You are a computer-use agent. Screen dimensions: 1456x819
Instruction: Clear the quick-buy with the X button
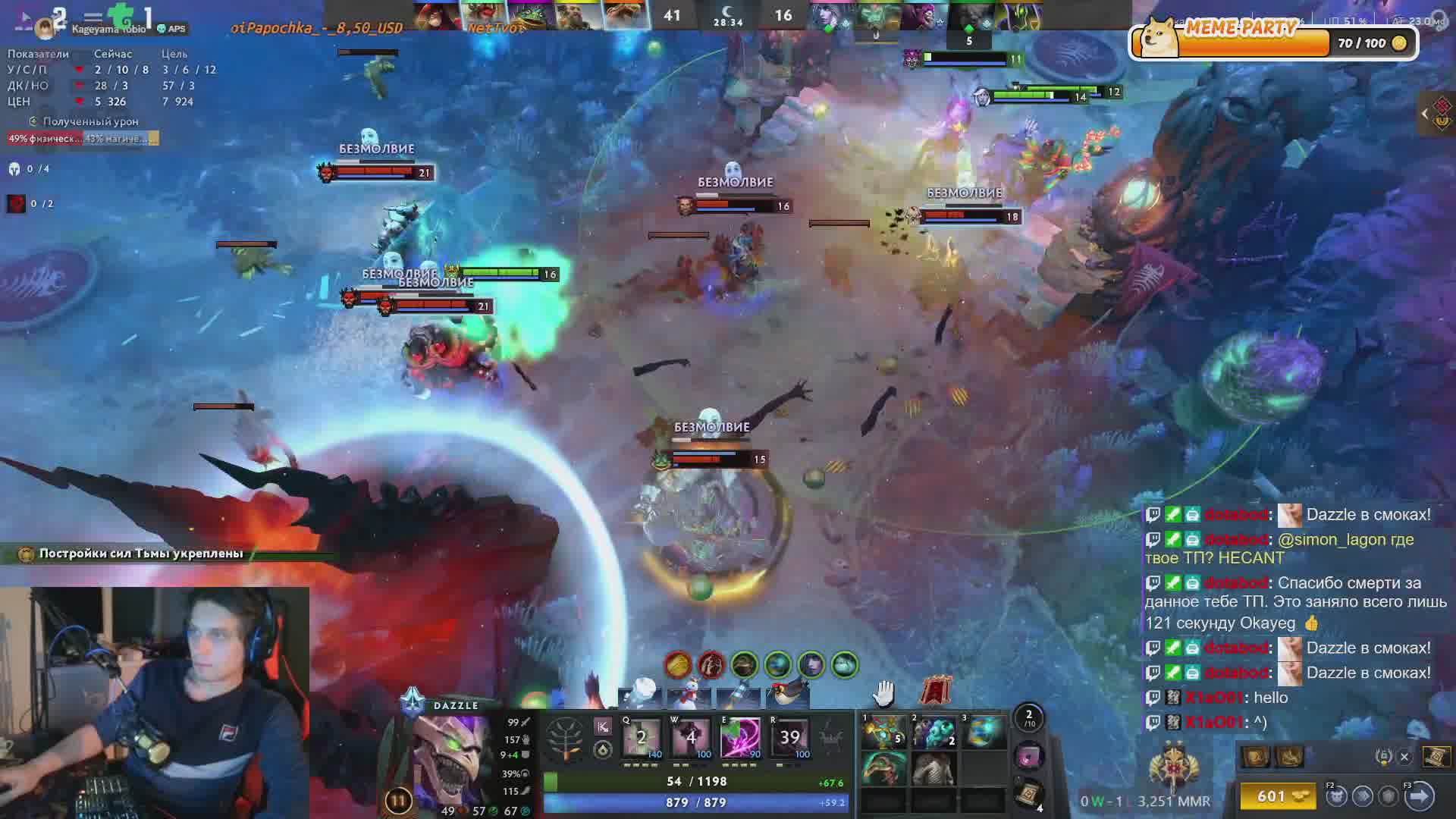(x=1404, y=756)
